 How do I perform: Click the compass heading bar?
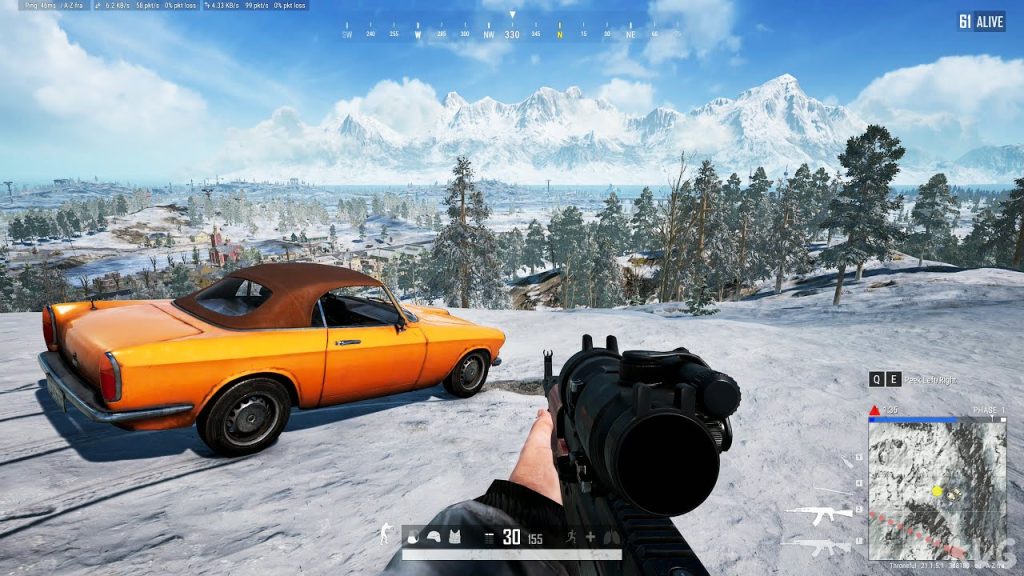tap(512, 34)
